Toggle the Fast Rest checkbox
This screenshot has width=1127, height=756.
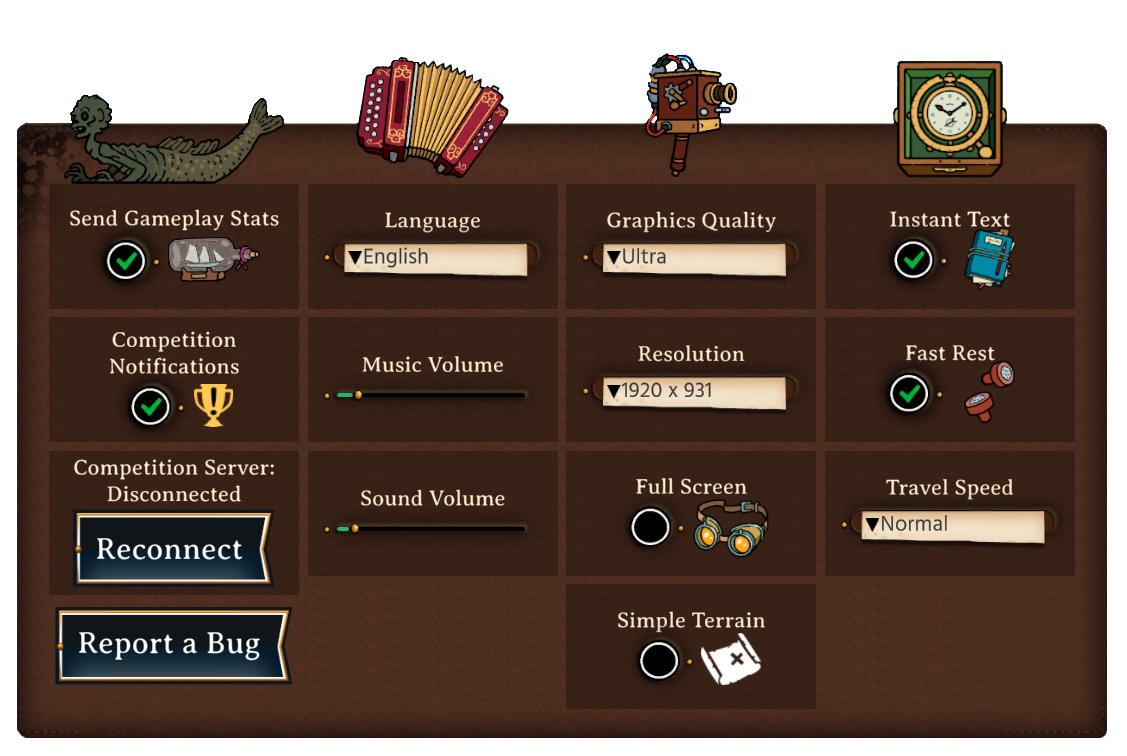(909, 393)
